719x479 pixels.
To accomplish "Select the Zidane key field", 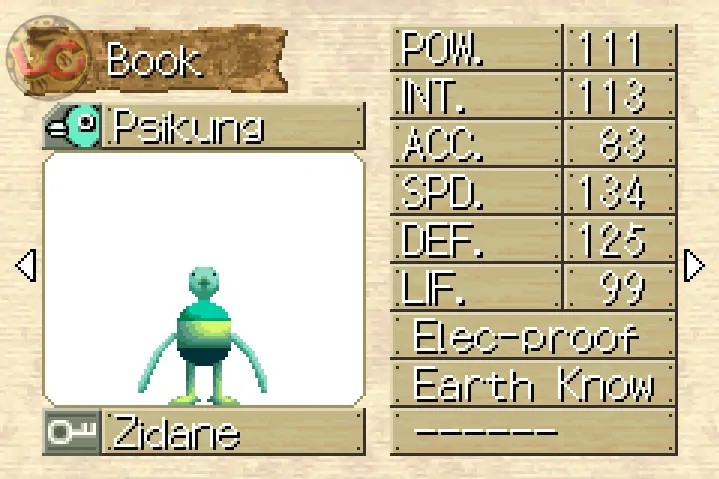I will pos(204,433).
